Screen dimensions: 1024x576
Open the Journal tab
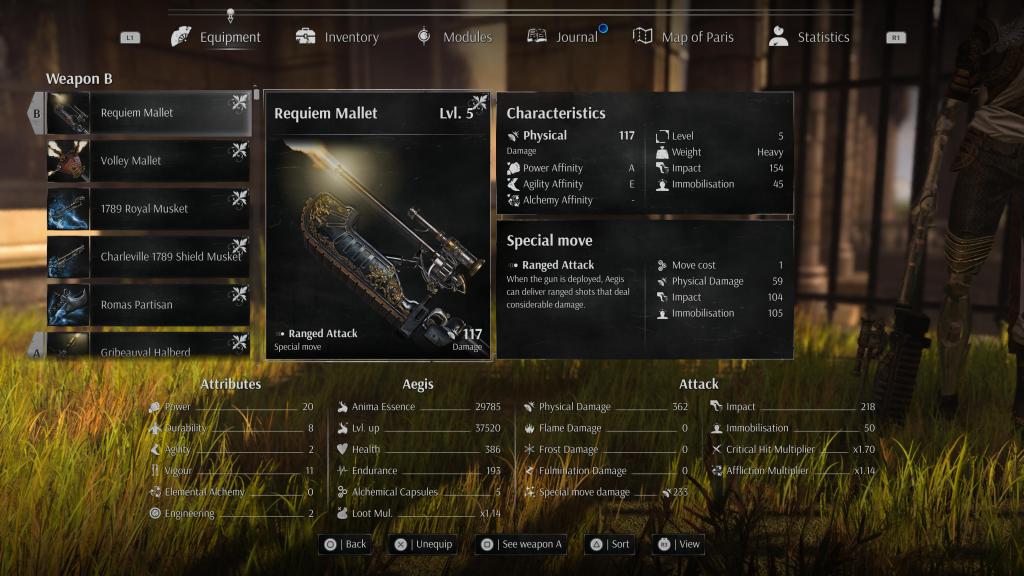coord(563,37)
